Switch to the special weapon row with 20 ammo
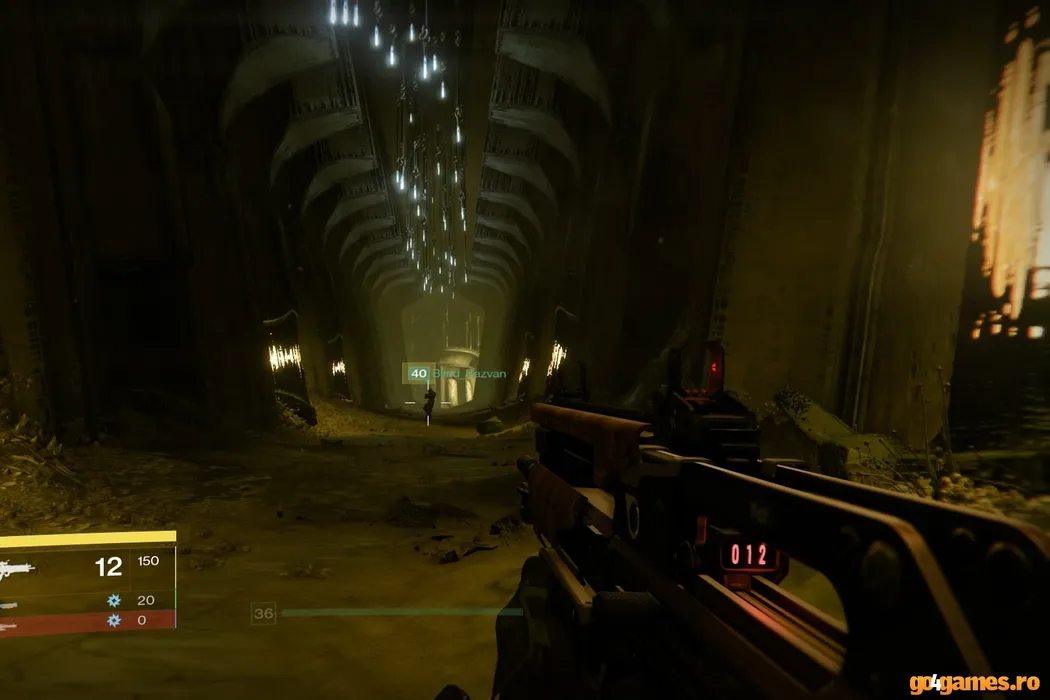Viewport: 1050px width, 700px height. 90,601
